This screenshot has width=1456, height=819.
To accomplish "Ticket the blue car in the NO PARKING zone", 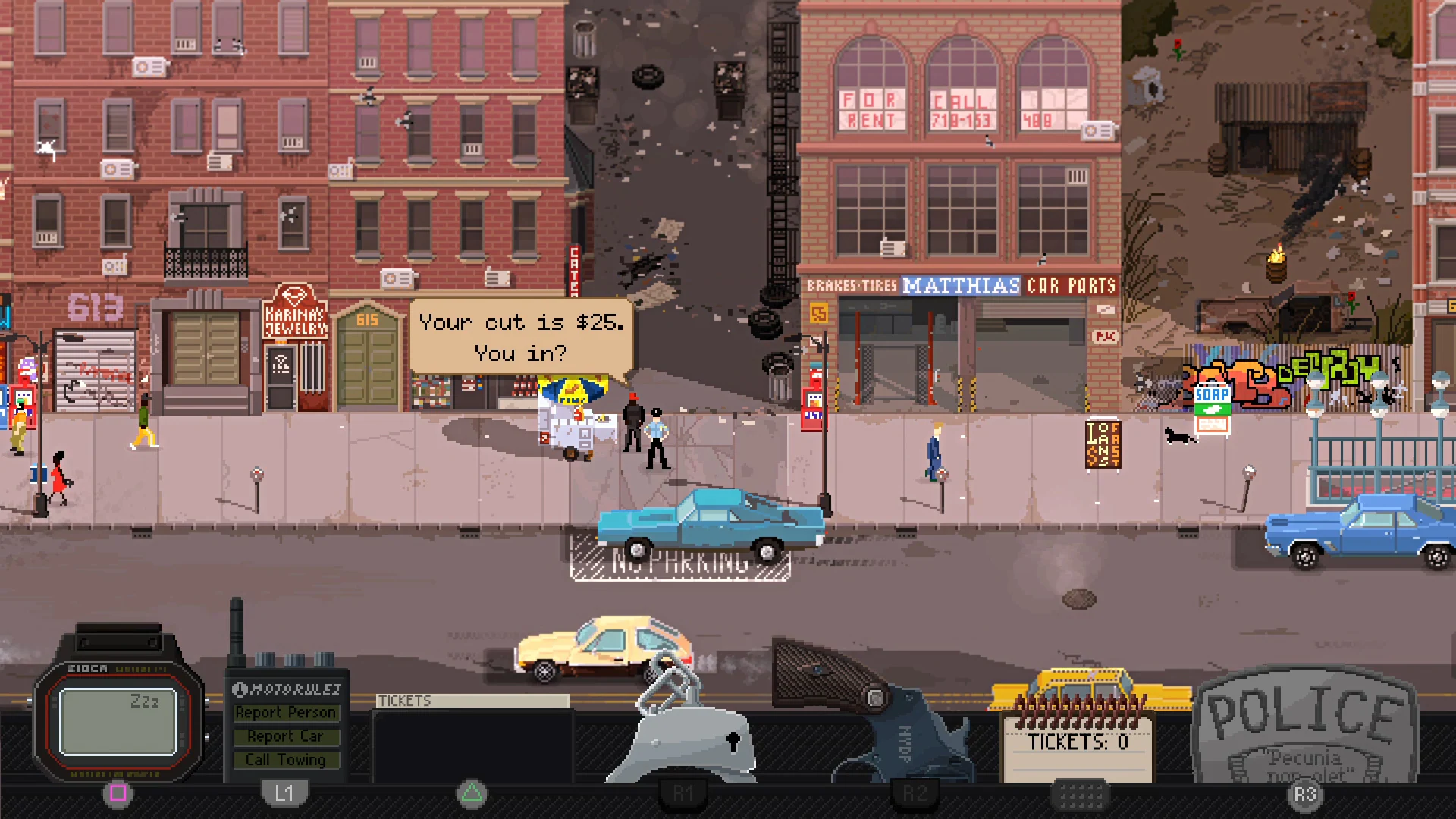I will tap(711, 523).
